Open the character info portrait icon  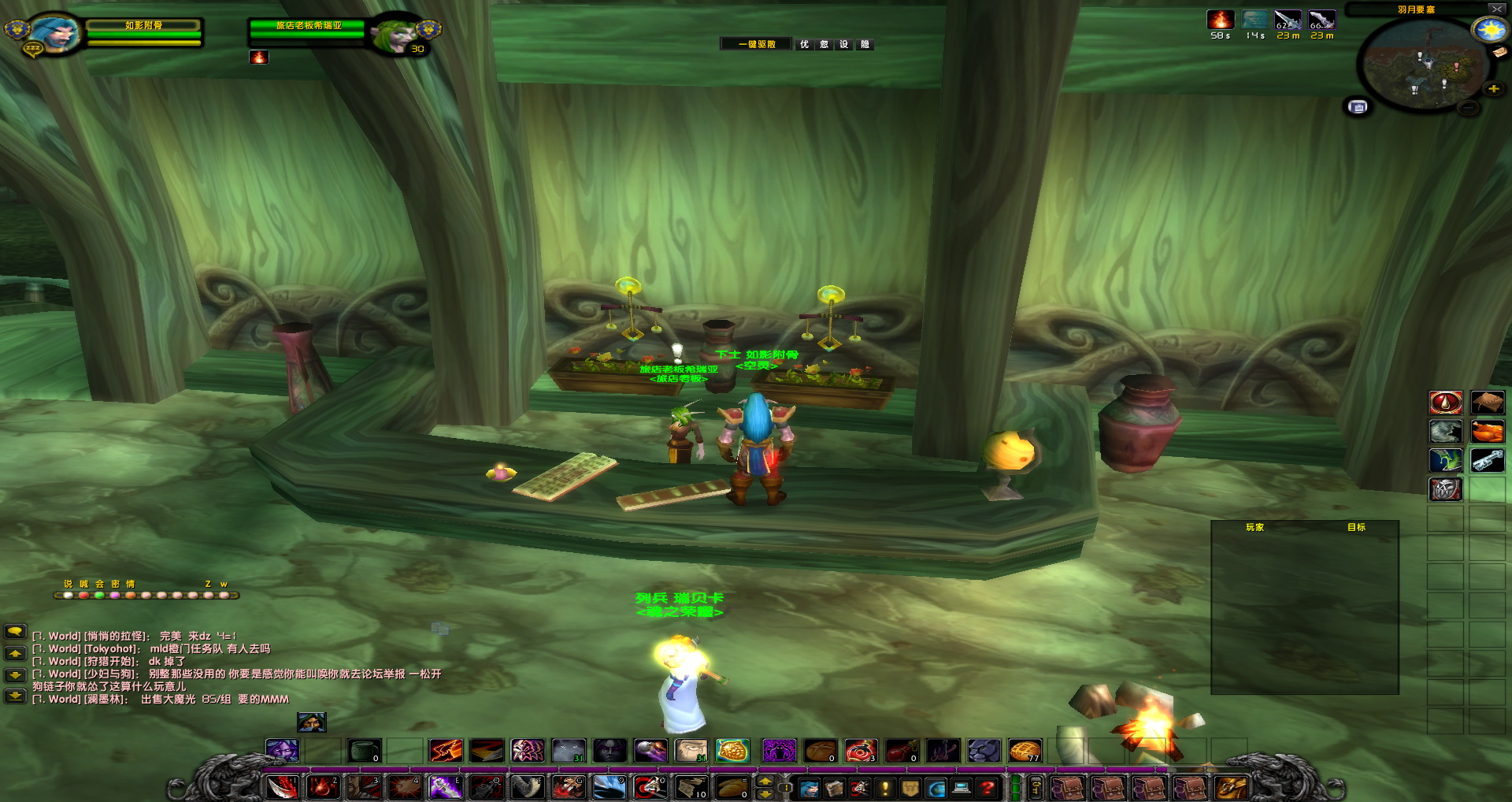click(x=810, y=788)
